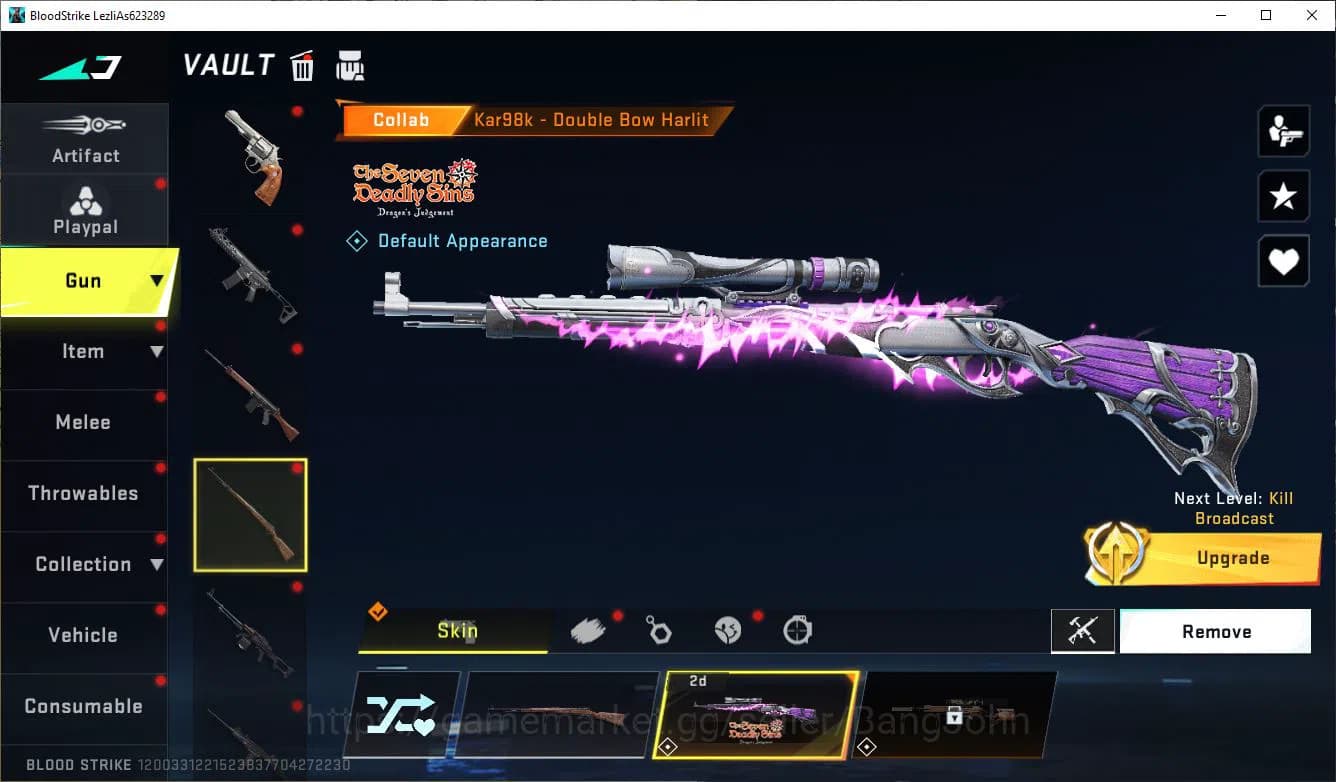Click the random skin shuffle thumbnail
This screenshot has width=1336, height=782.
(404, 714)
